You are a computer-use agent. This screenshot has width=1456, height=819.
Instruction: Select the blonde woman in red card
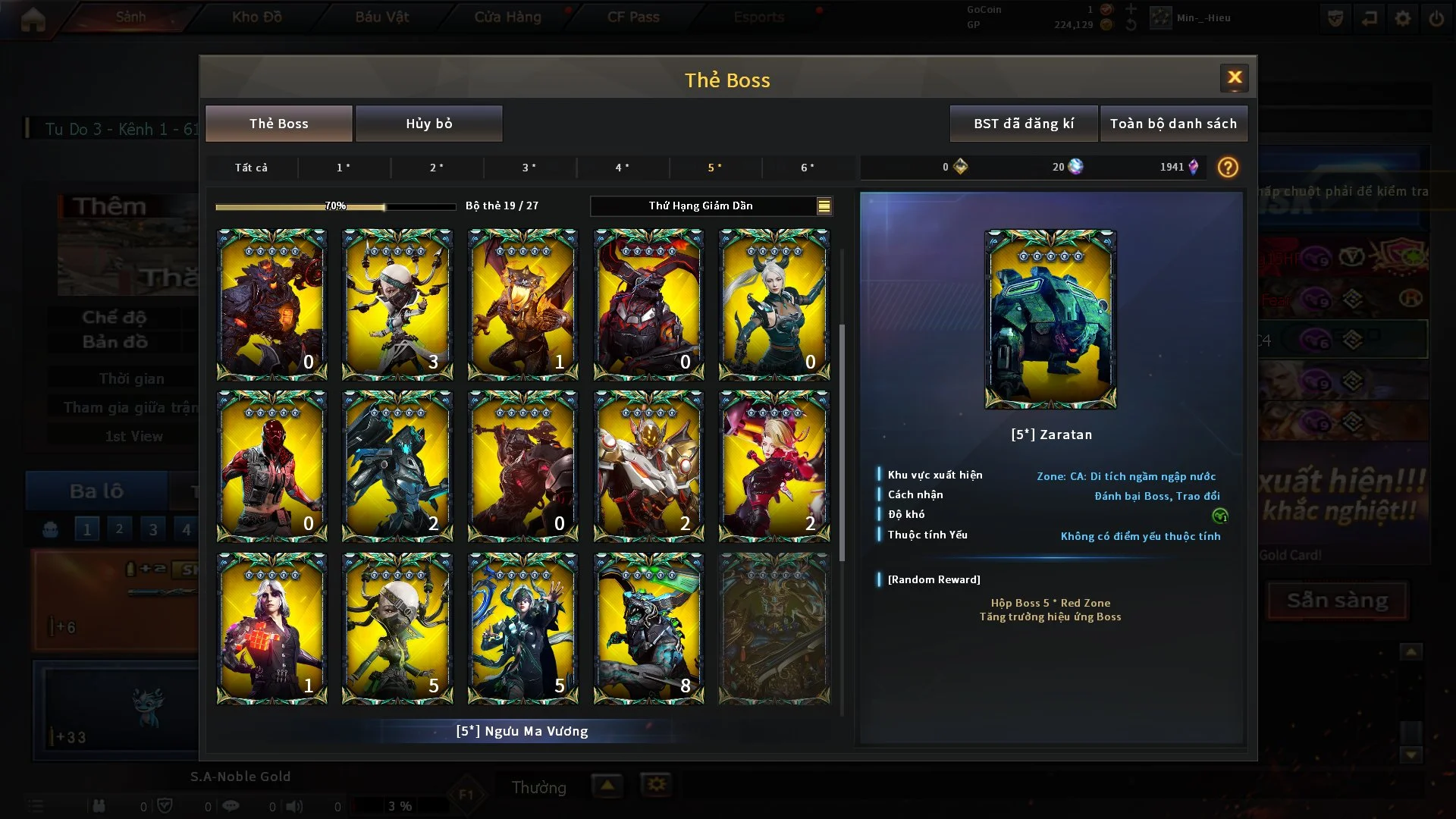pyautogui.click(x=773, y=466)
